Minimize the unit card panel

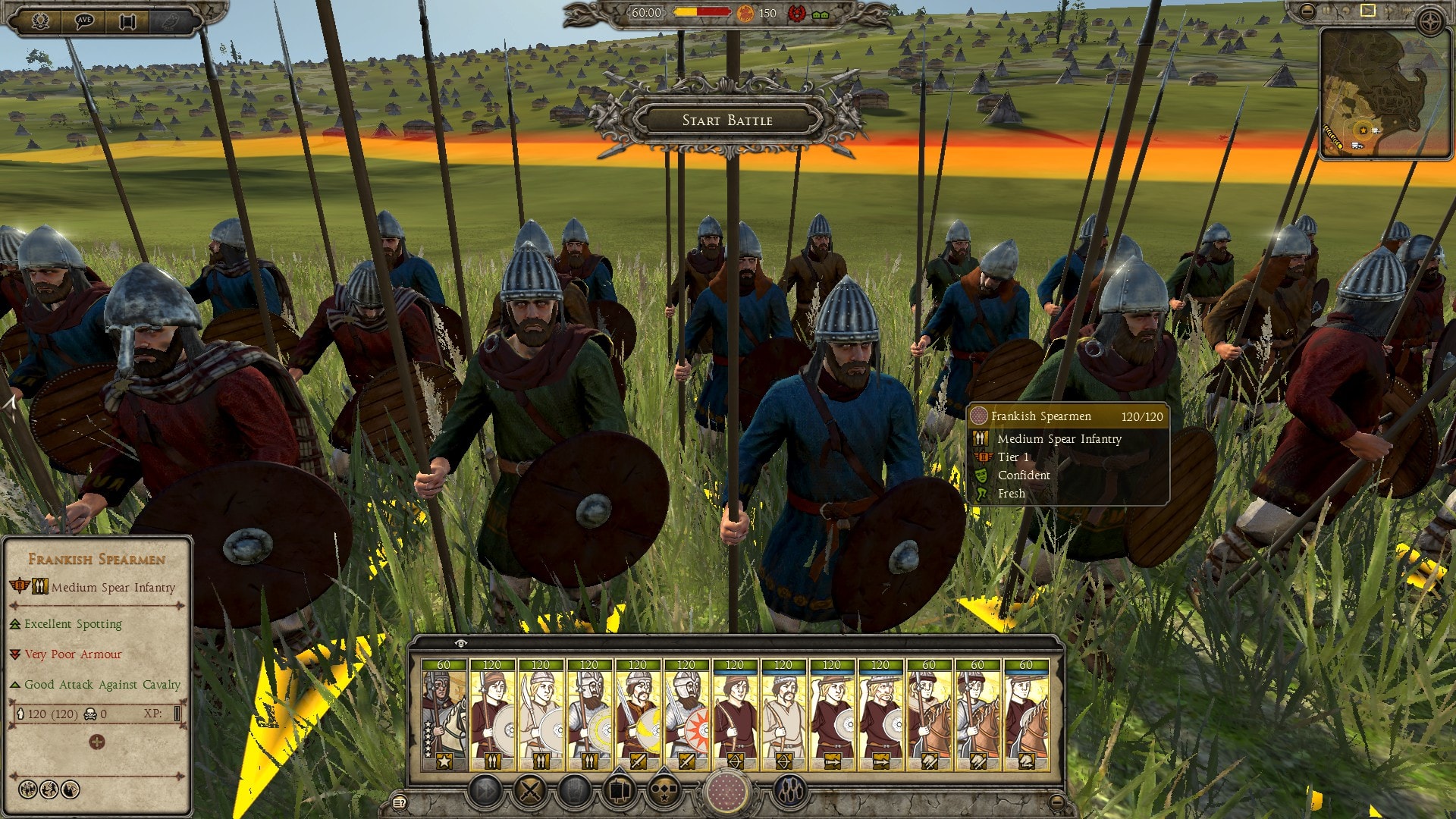(1056, 802)
